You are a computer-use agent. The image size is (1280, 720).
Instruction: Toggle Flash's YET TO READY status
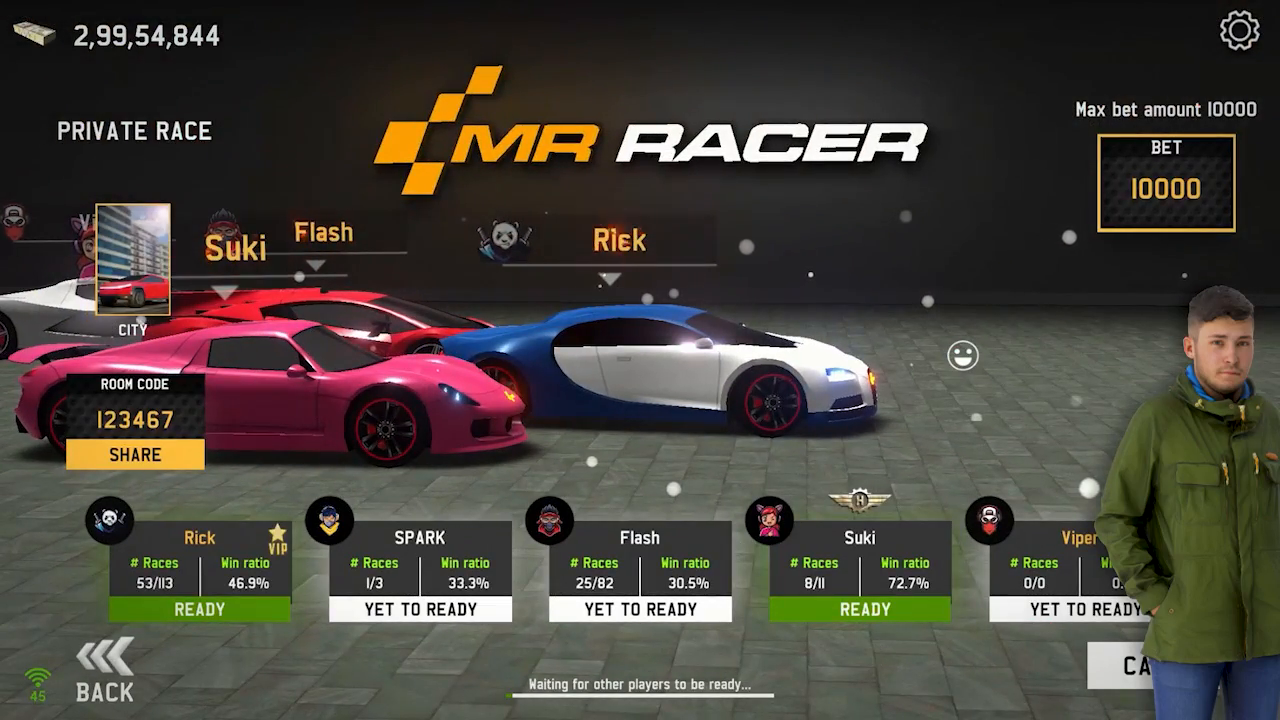(640, 609)
